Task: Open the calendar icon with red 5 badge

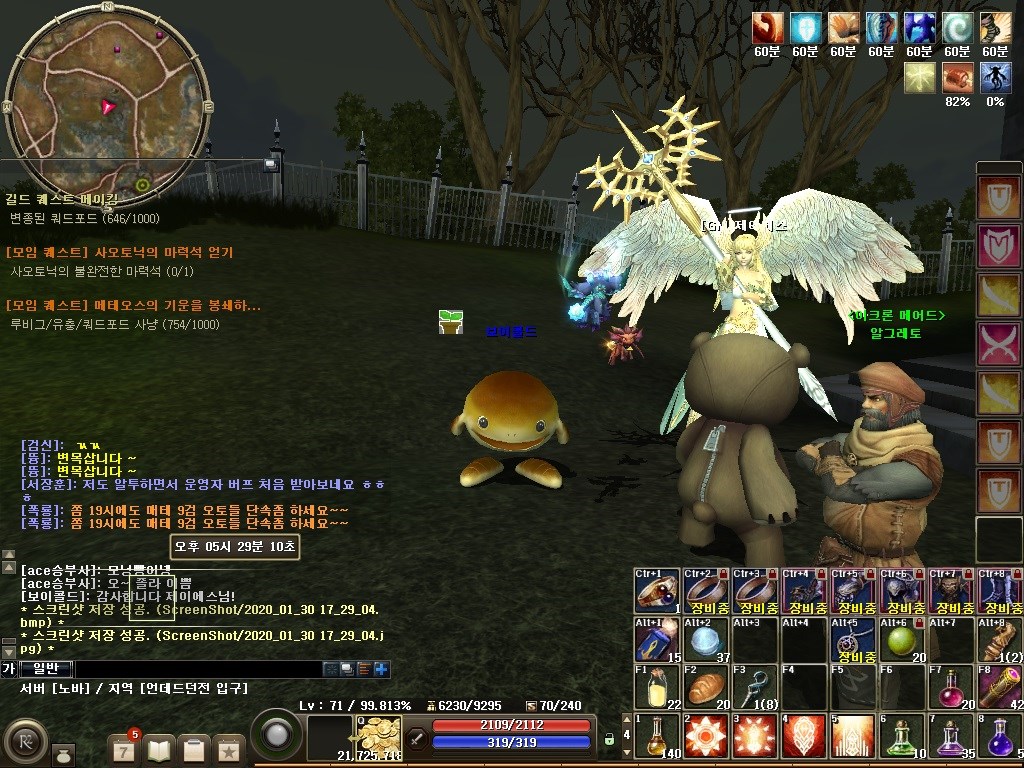Action: 124,748
